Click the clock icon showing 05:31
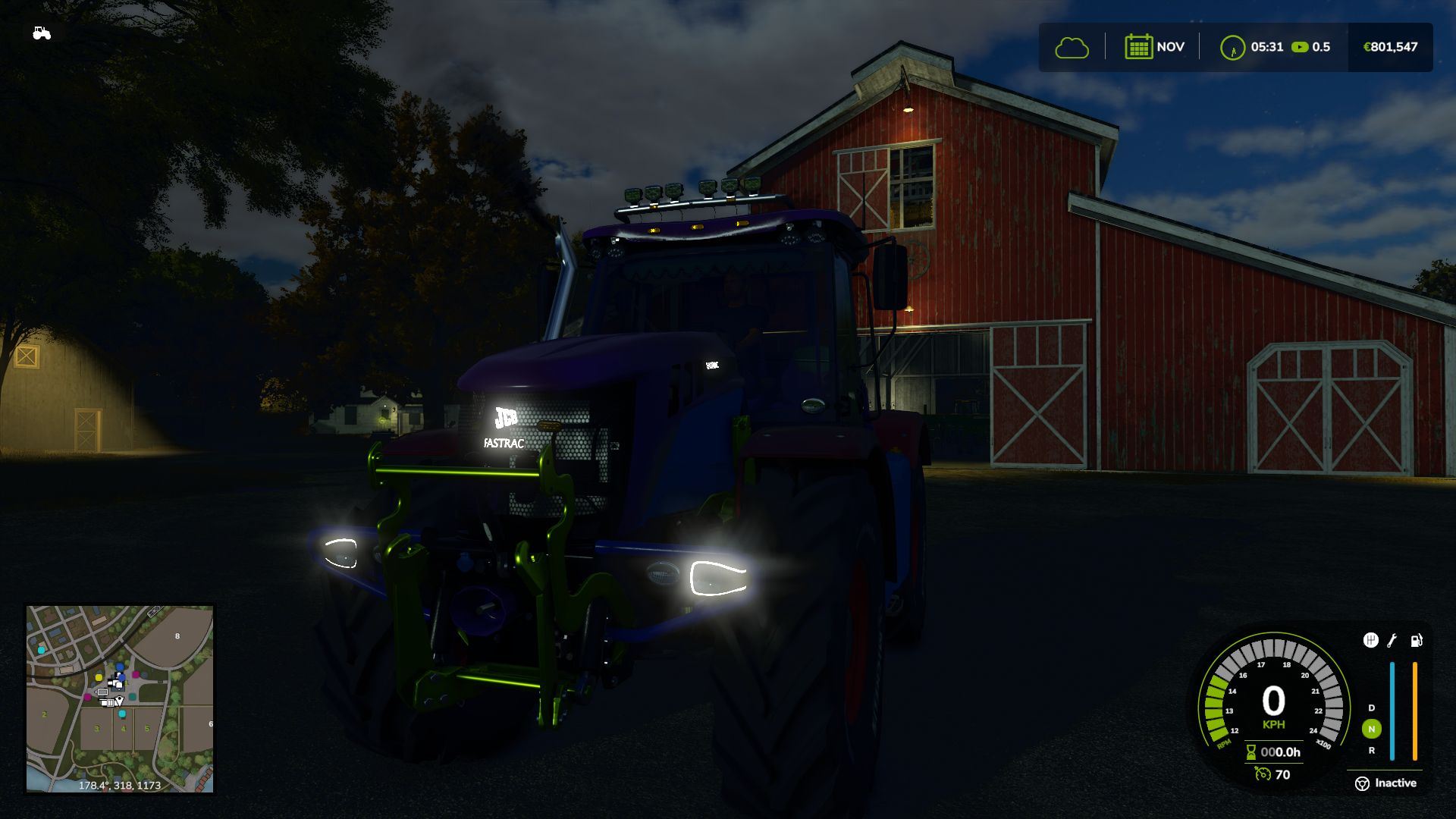1456x819 pixels. (x=1235, y=46)
